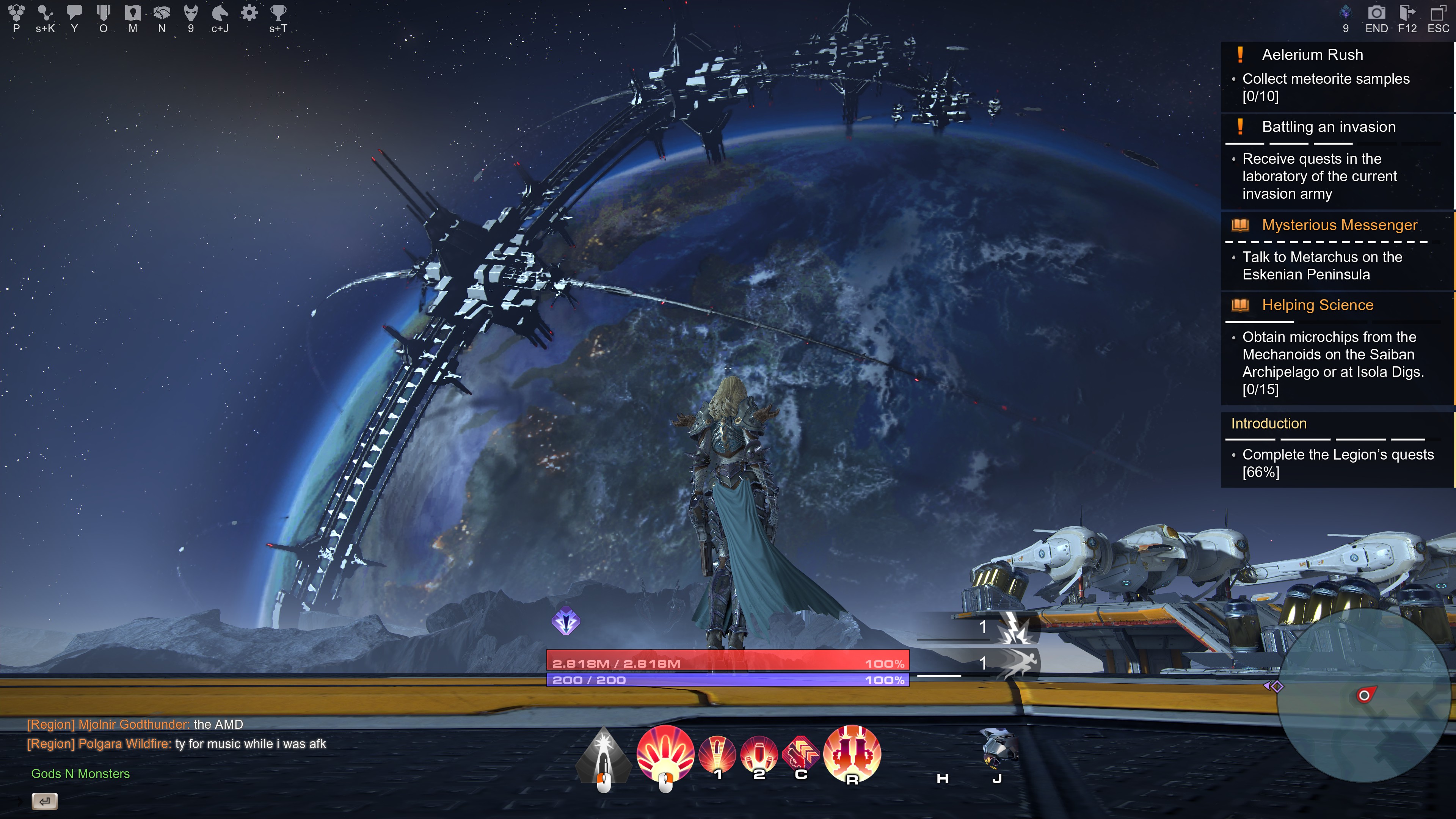
Task: Open the Helping Science quest entry
Action: [1317, 305]
